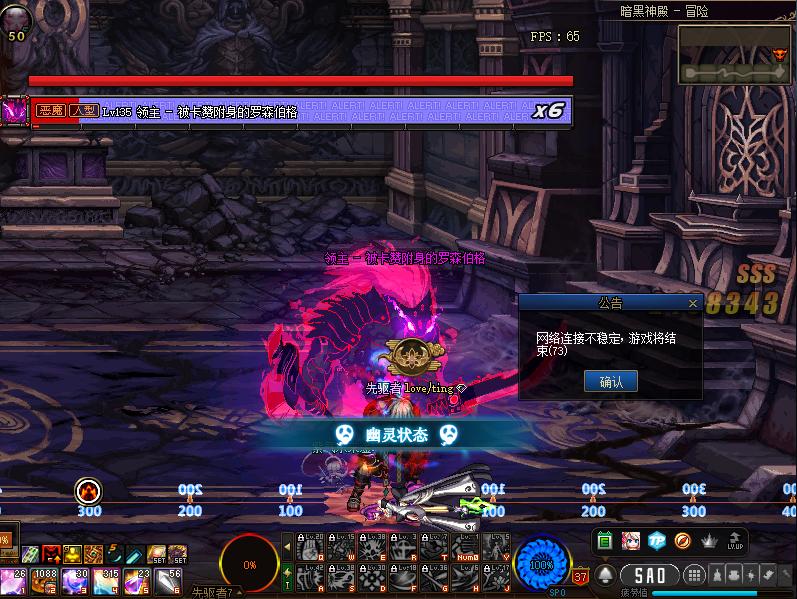Click the pink-haired character portrait icon

click(631, 541)
